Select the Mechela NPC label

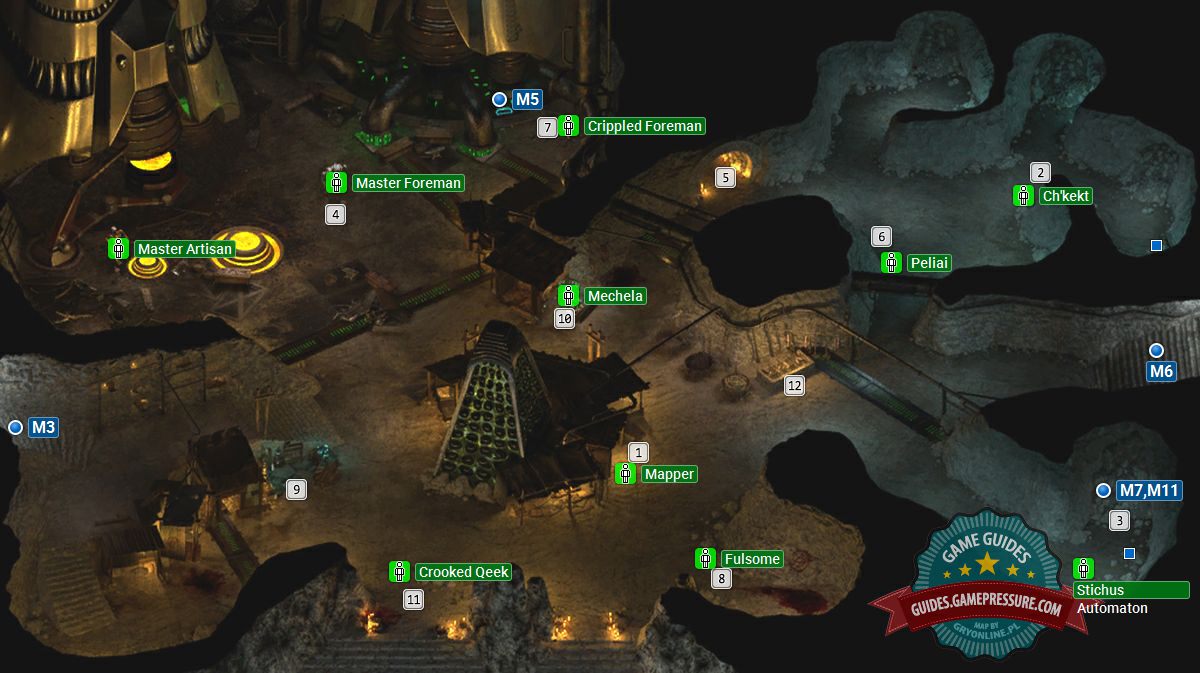(615, 296)
